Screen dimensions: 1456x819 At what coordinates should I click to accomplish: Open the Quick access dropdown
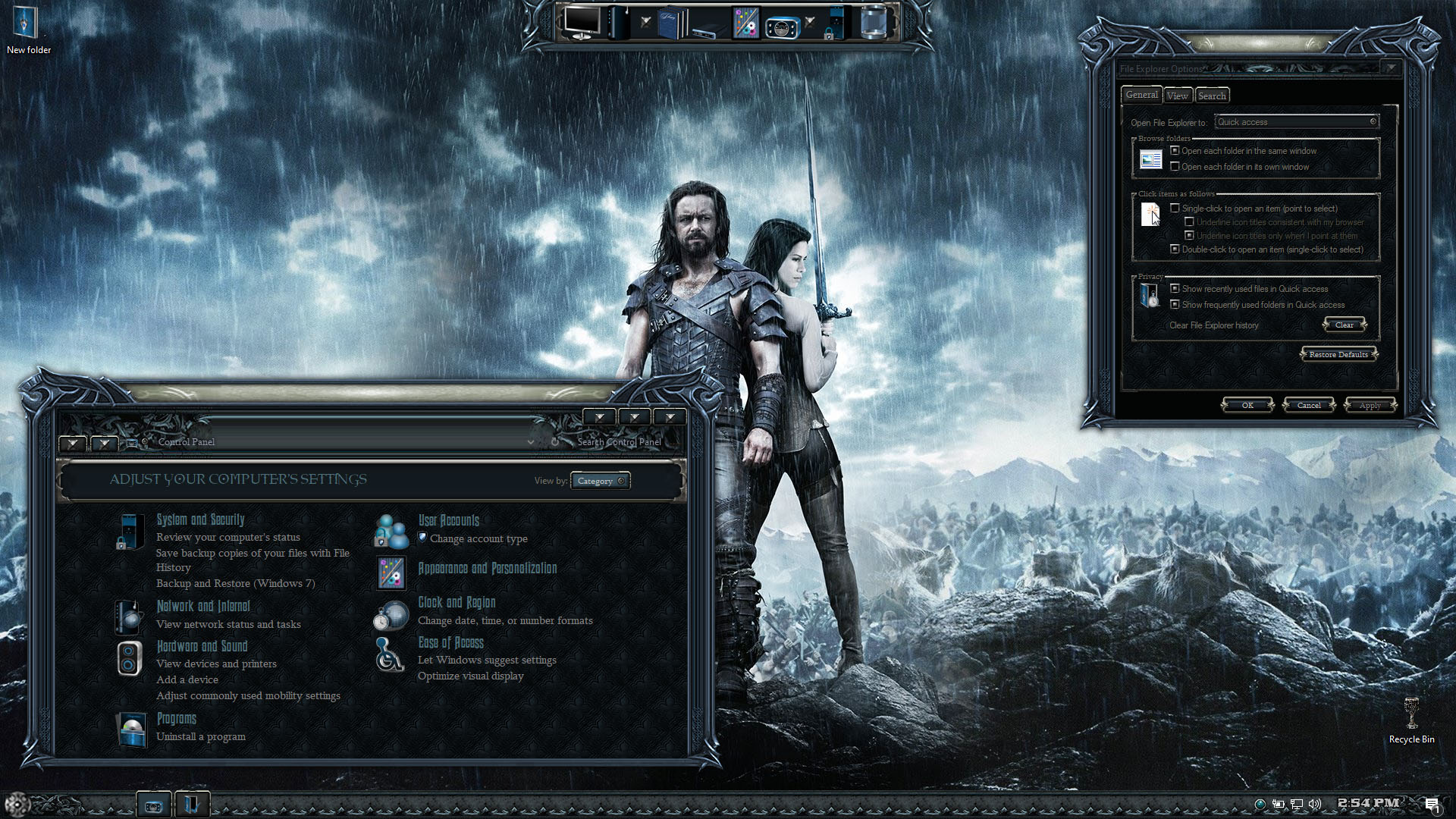coord(1296,122)
